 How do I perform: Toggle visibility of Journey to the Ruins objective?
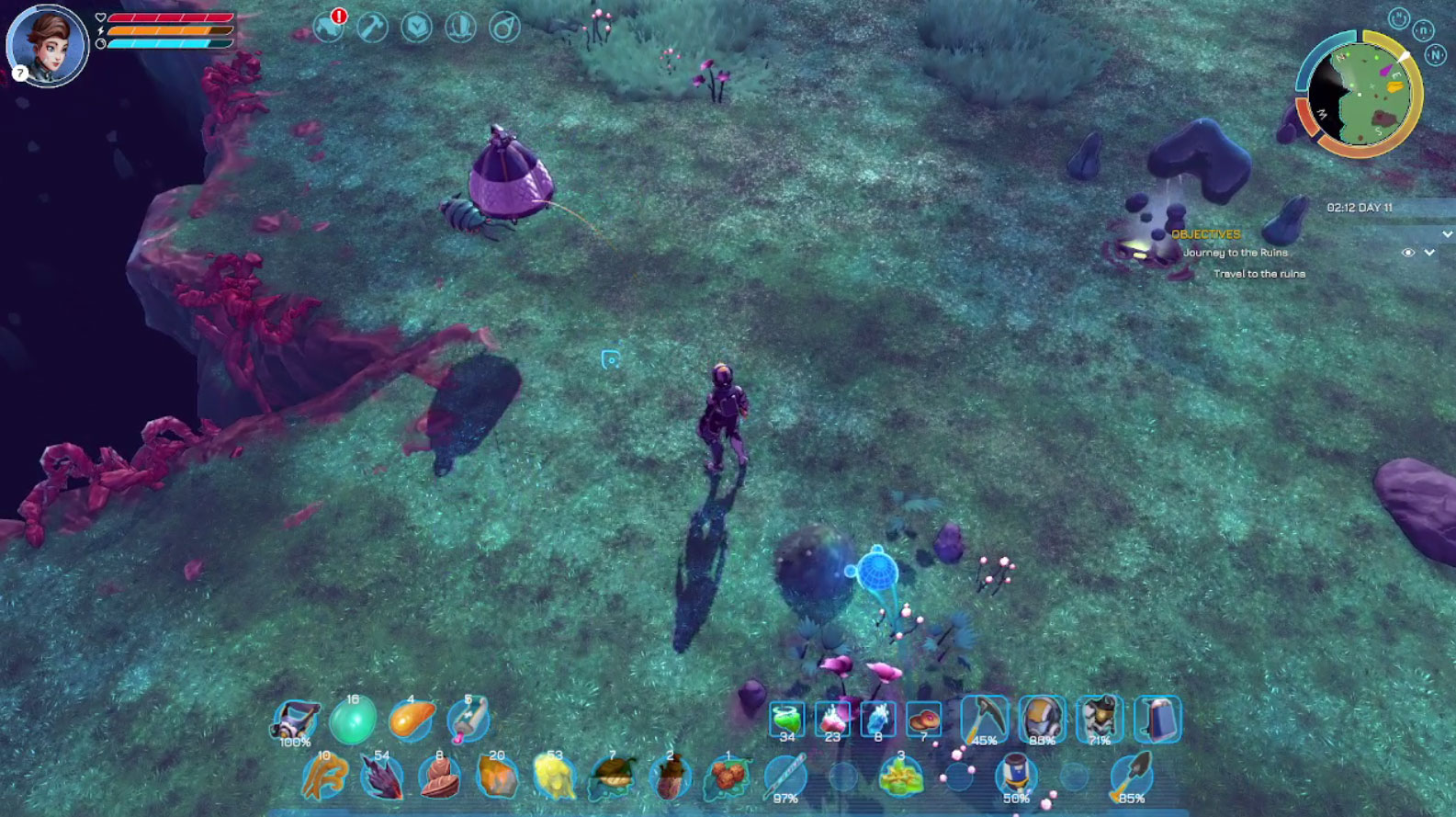(x=1407, y=253)
